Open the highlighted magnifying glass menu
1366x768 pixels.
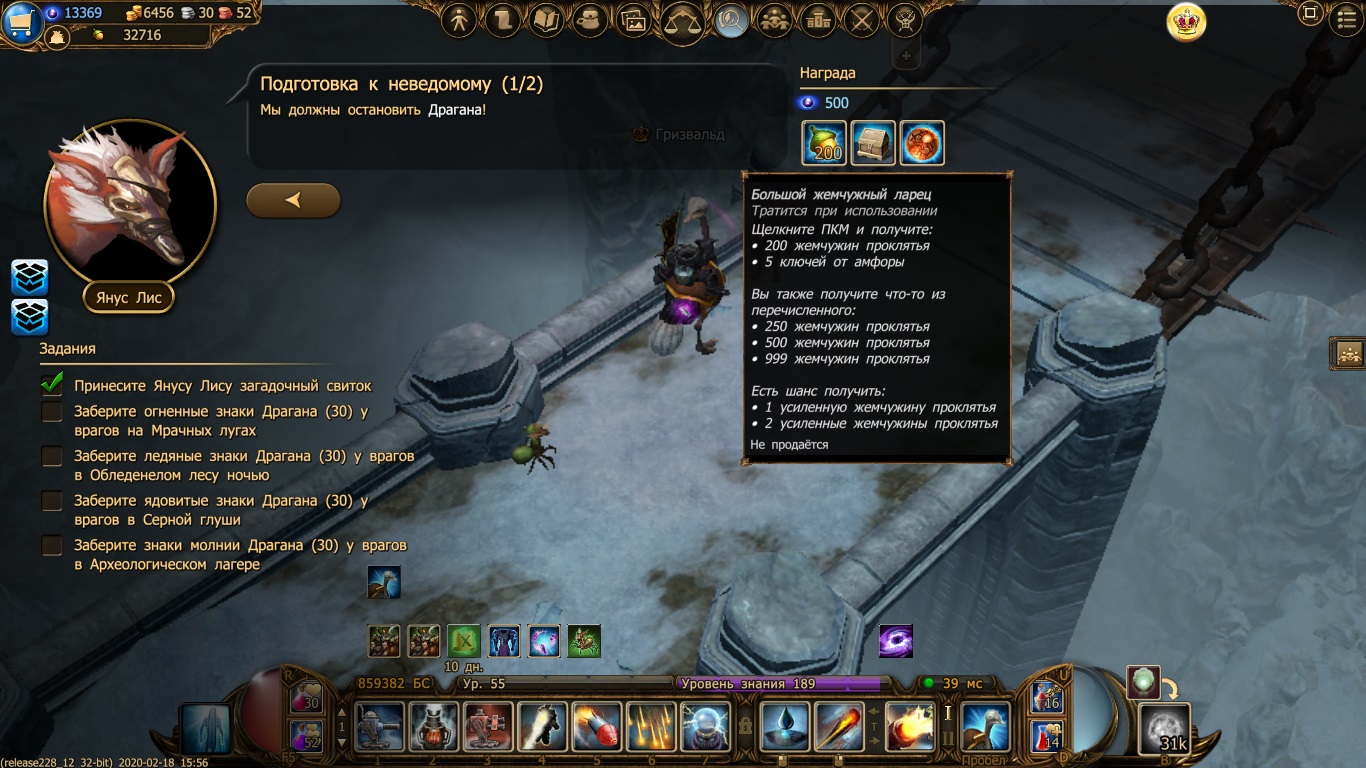[731, 20]
